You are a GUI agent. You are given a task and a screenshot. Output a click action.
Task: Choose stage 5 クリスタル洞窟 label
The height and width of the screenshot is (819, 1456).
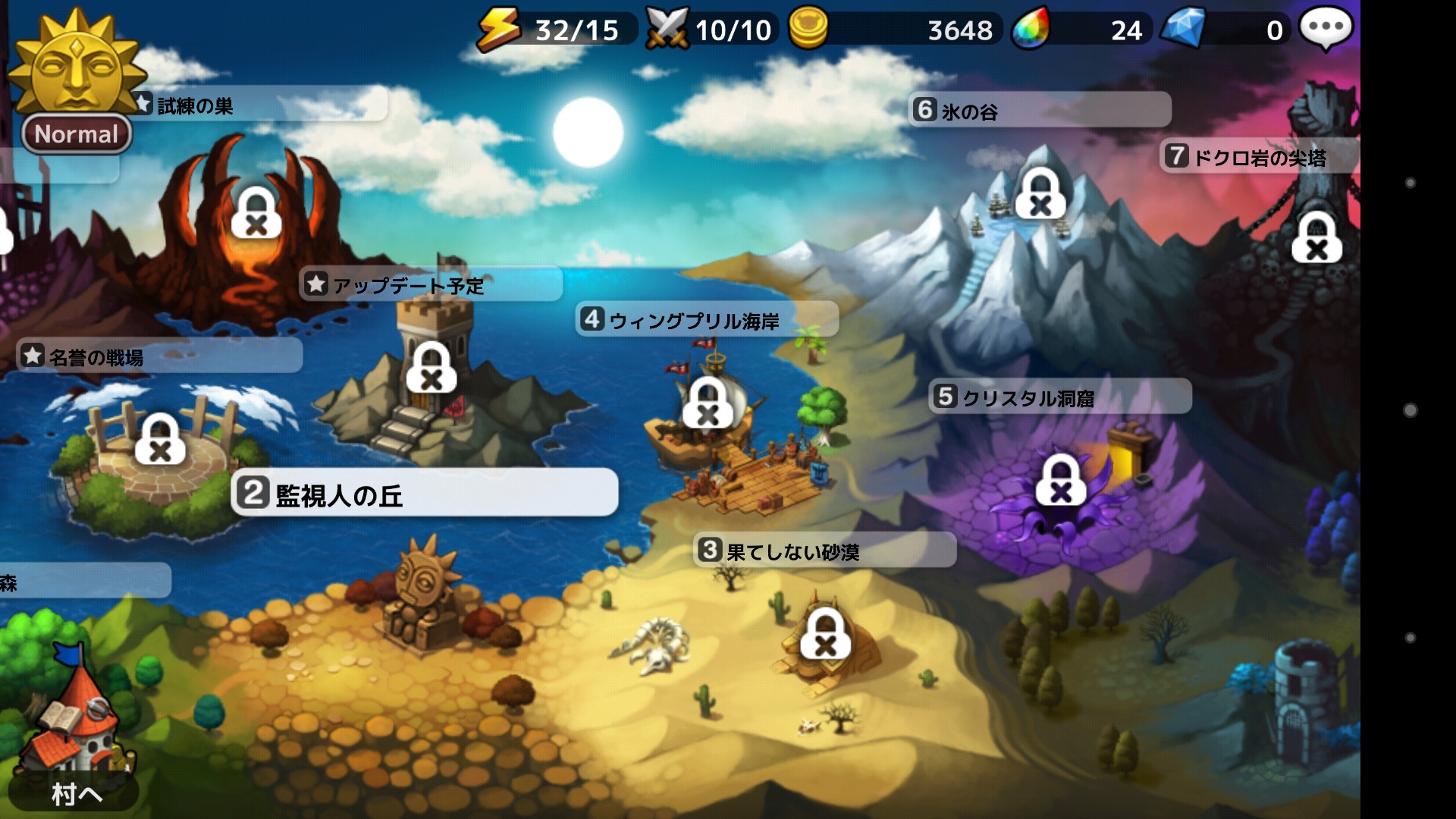click(x=1059, y=397)
